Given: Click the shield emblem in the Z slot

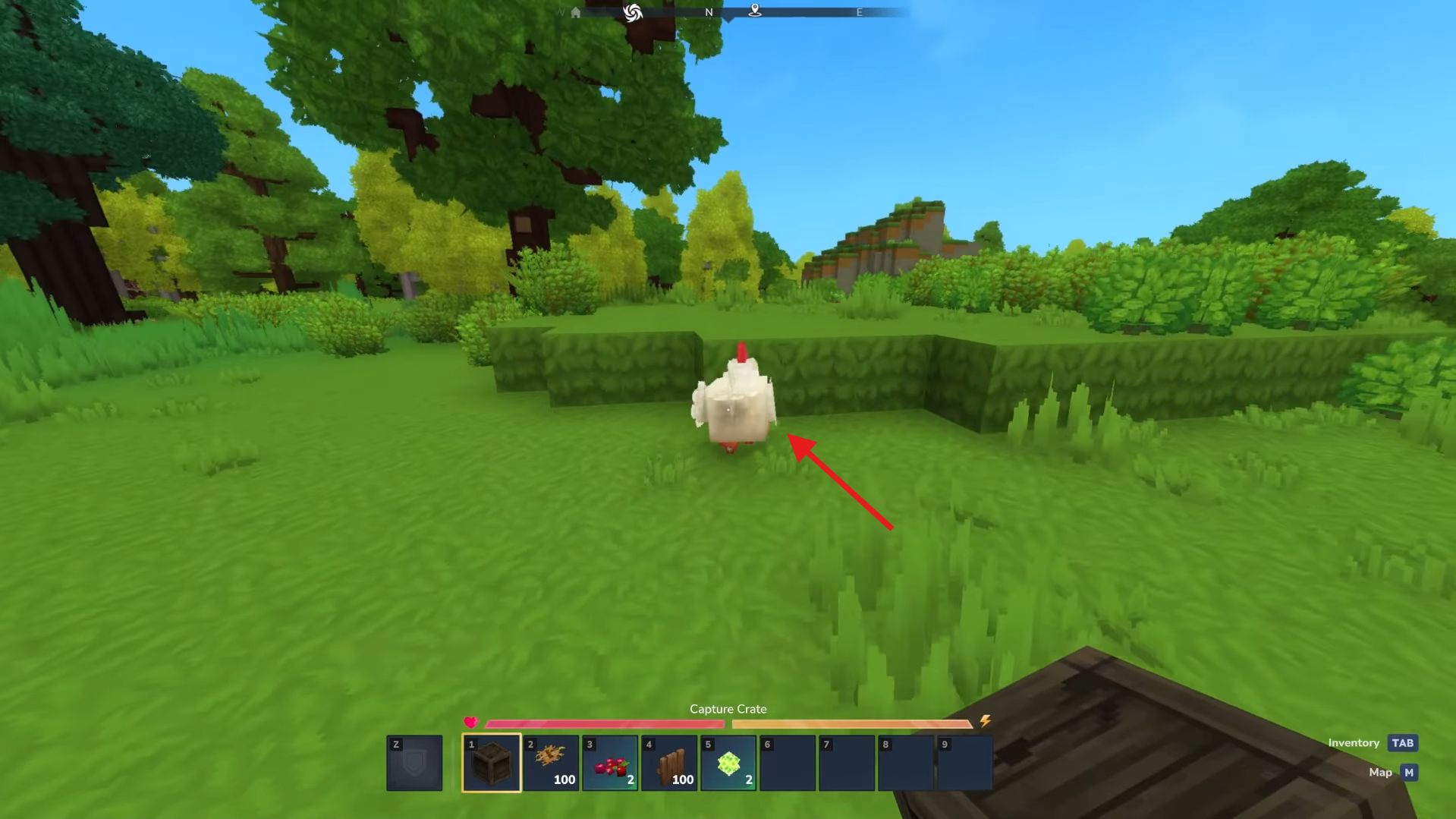Looking at the screenshot, I should pos(414,762).
